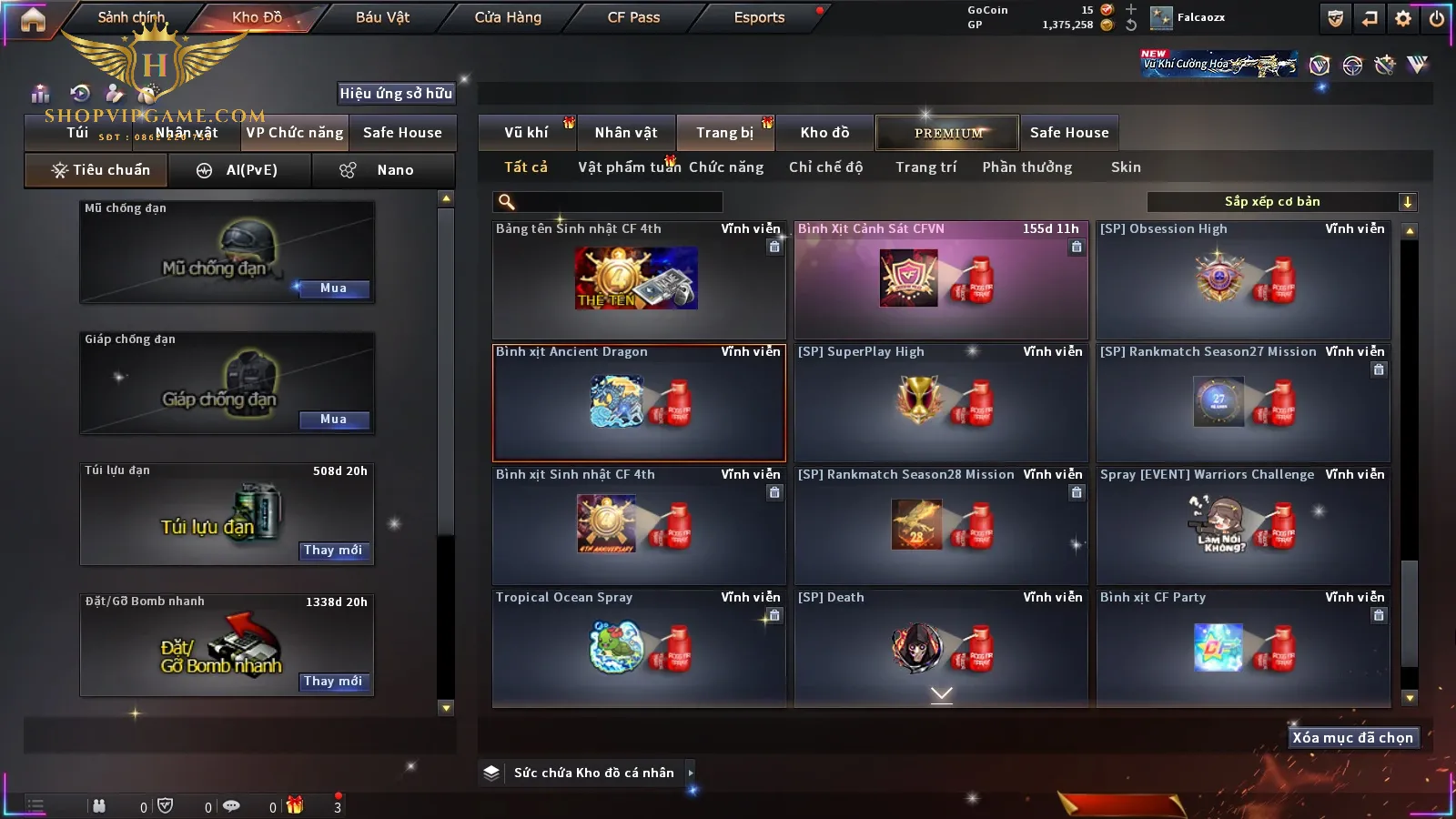The width and height of the screenshot is (1456, 819).
Task: Return to the home lobby icon
Action: (33, 19)
